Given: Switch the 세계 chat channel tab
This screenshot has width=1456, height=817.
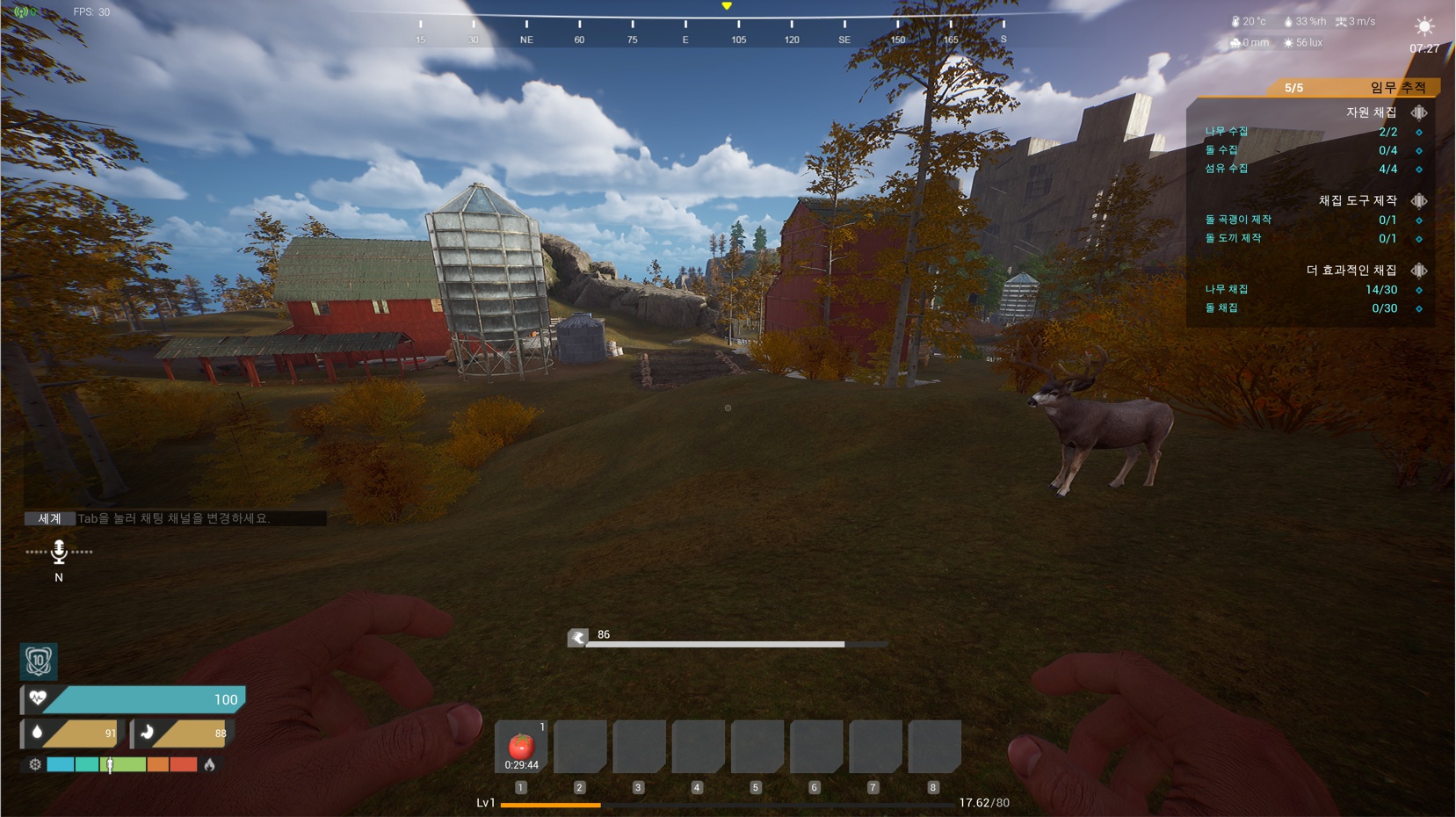Looking at the screenshot, I should pos(49,518).
